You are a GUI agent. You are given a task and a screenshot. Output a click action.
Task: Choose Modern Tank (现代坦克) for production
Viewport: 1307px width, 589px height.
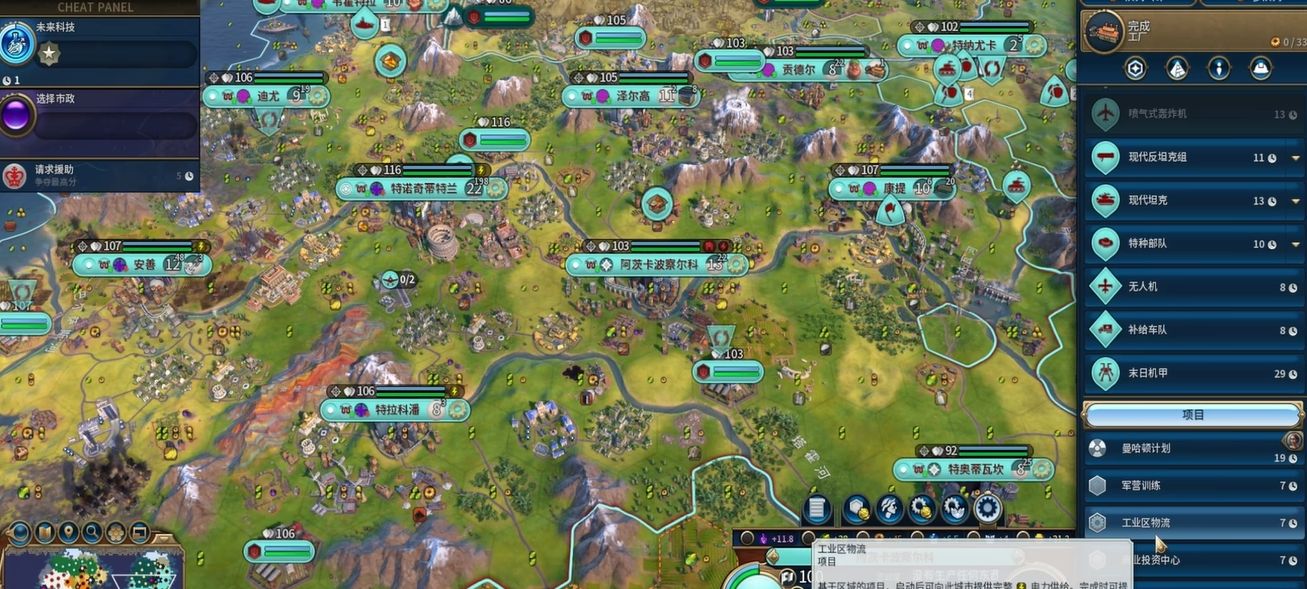(1190, 201)
